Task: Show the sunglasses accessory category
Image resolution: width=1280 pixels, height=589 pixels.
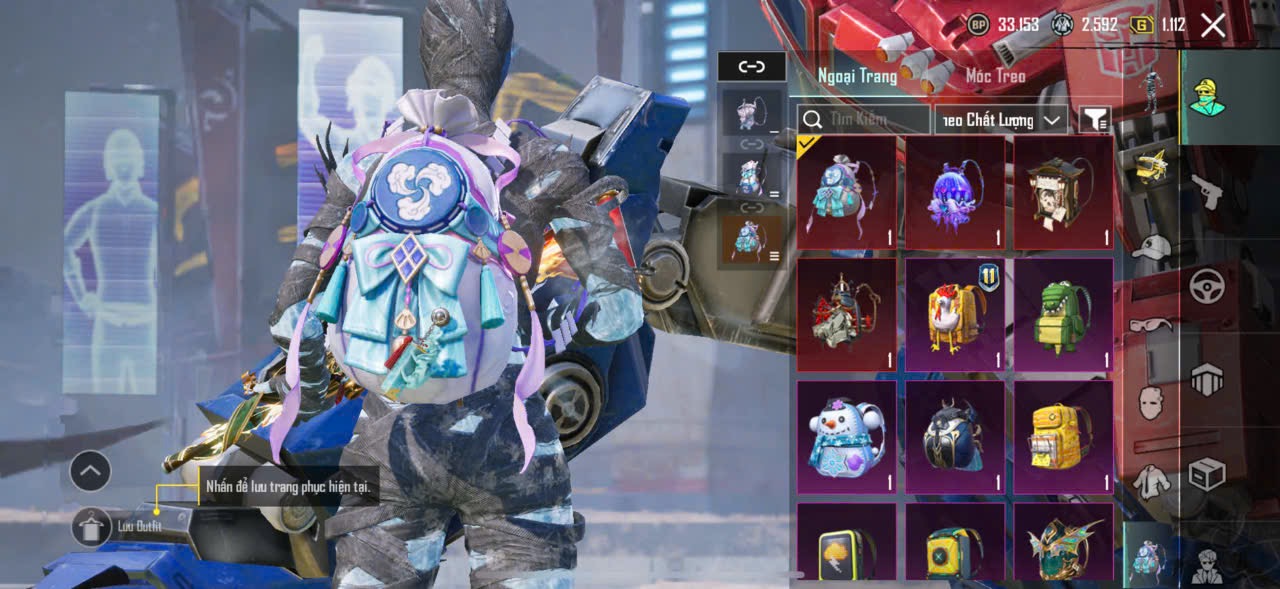Action: point(1151,324)
